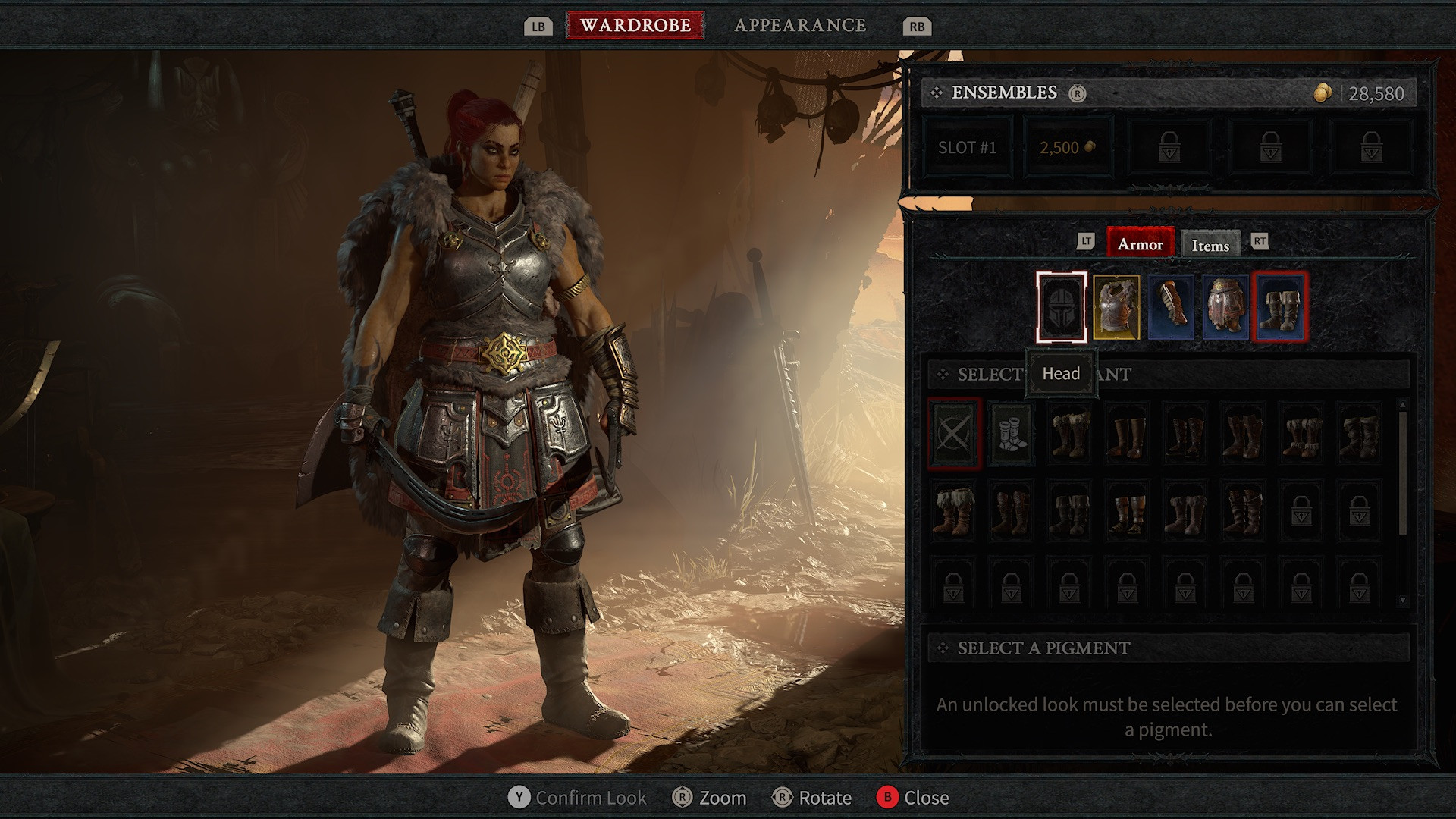This screenshot has height=819, width=1456.
Task: Select the Head armor slot
Action: click(x=1062, y=307)
